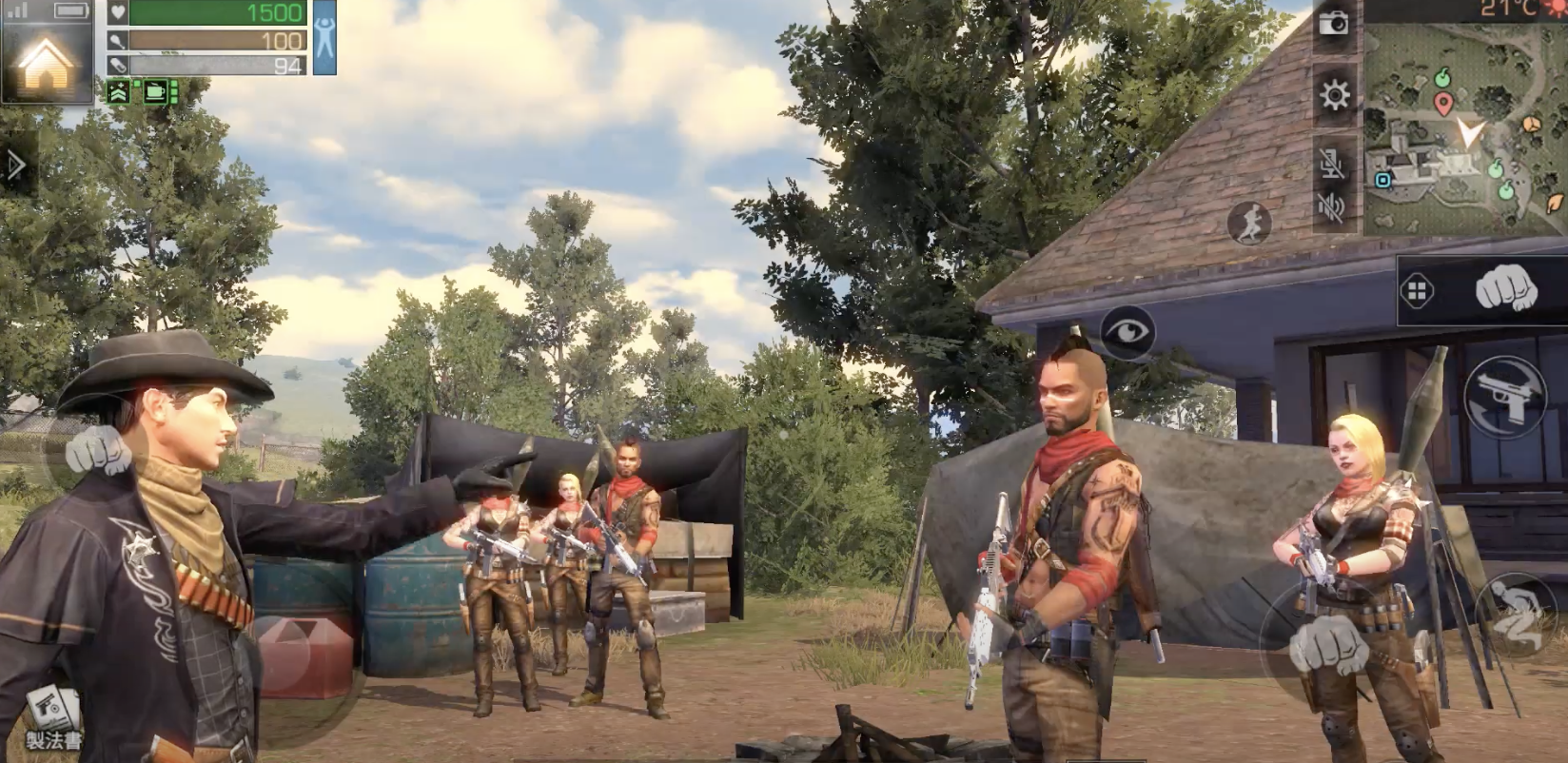Toggle the muted microphone icon
Viewport: 1568px width, 763px height.
point(1333,164)
